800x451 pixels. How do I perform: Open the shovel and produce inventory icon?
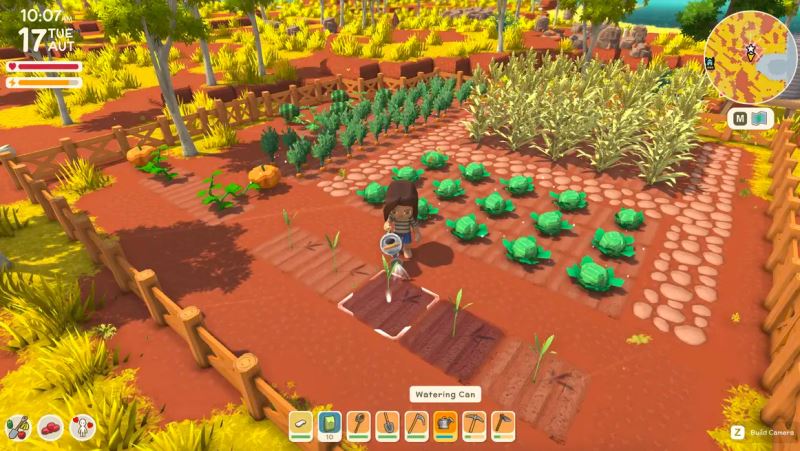[18, 427]
